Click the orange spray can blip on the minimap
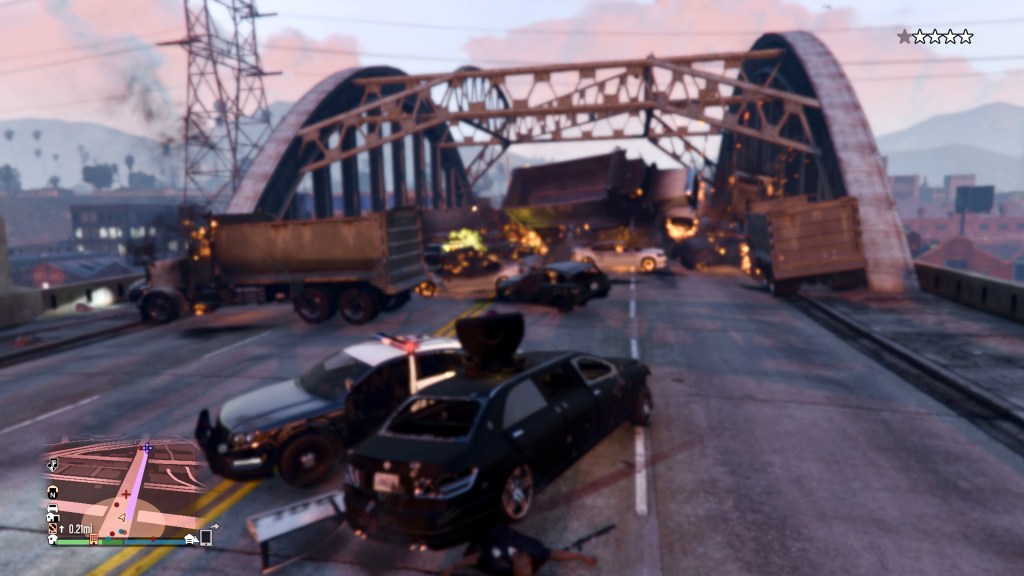 tap(53, 527)
